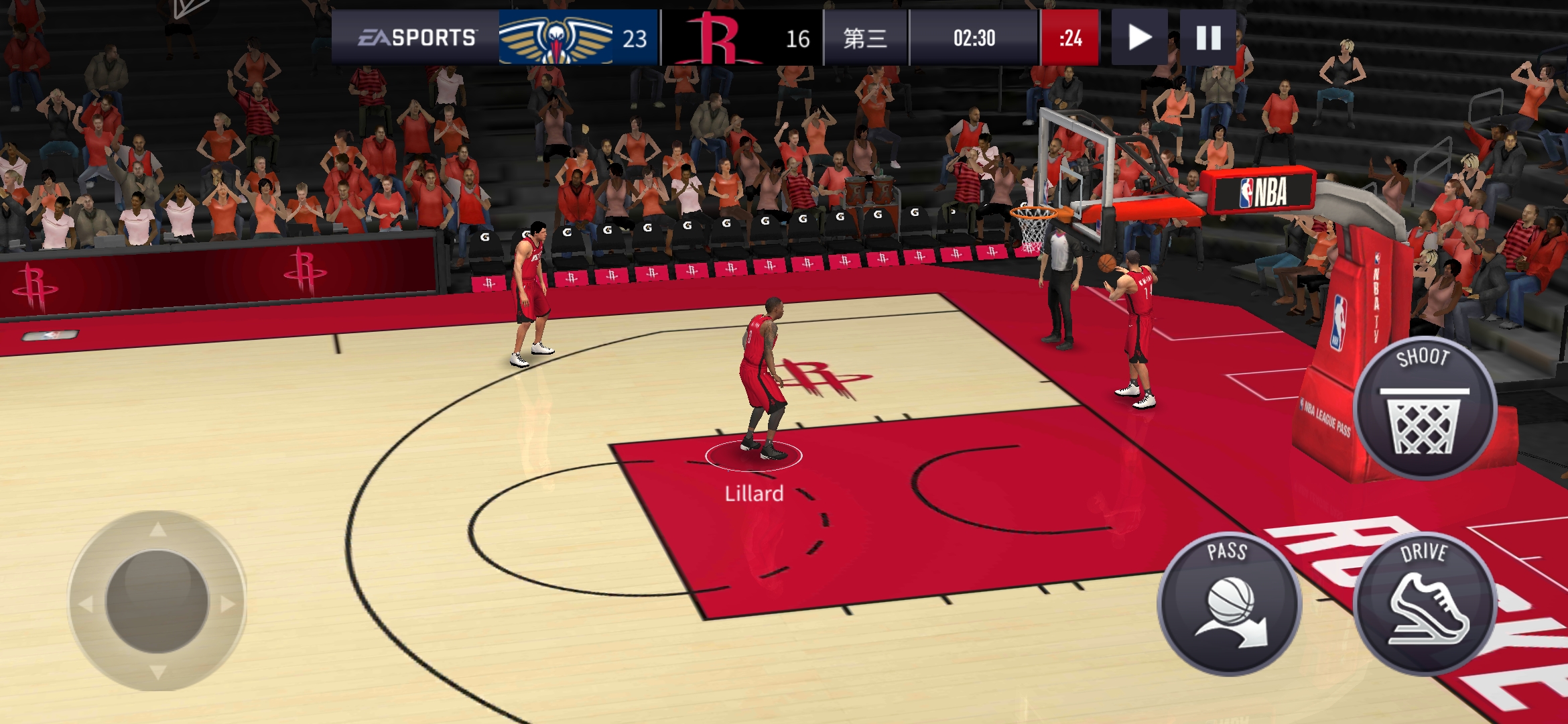Click the play arrow button
This screenshot has height=724, width=1568.
coord(1139,38)
